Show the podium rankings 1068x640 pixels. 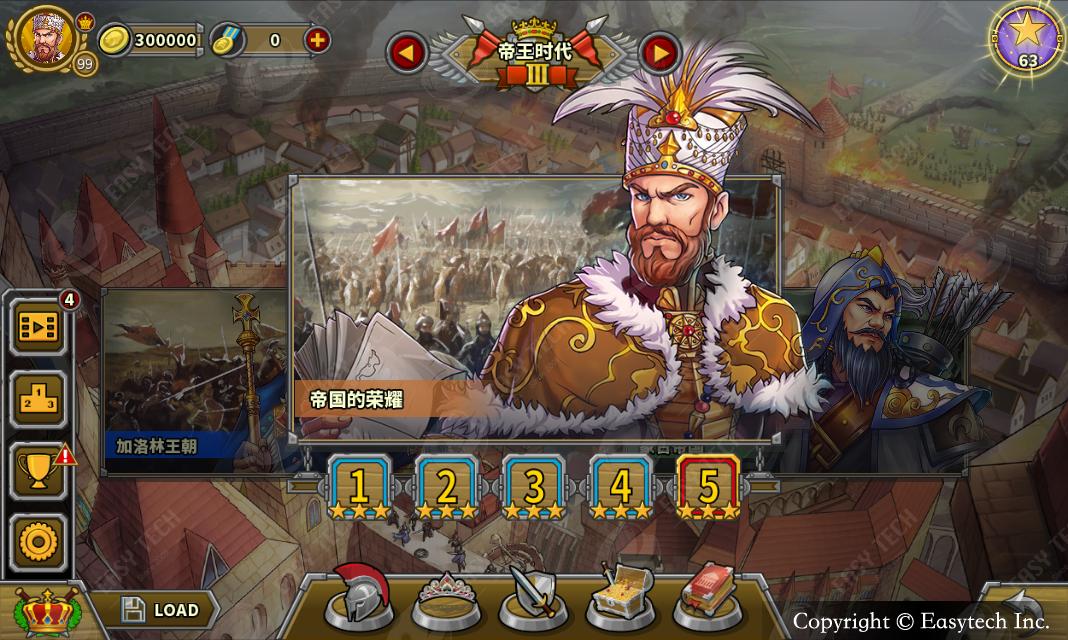39,399
